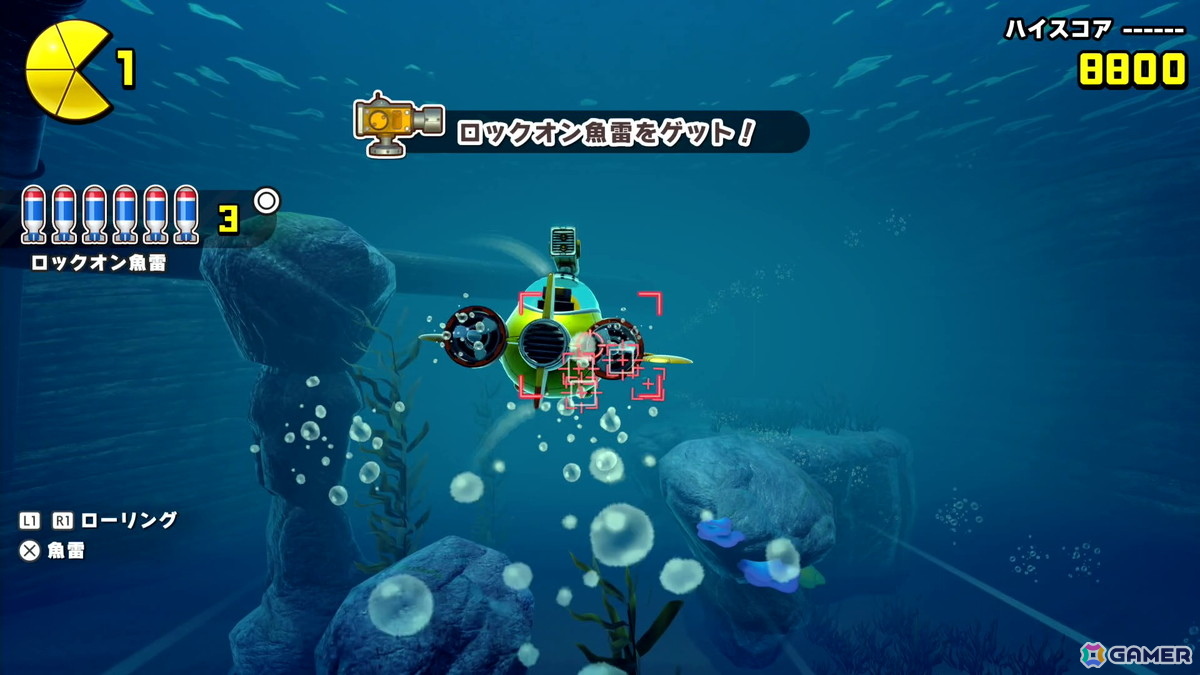Select the ロックオン魚雷 weapon label
The image size is (1200, 675).
(x=98, y=263)
